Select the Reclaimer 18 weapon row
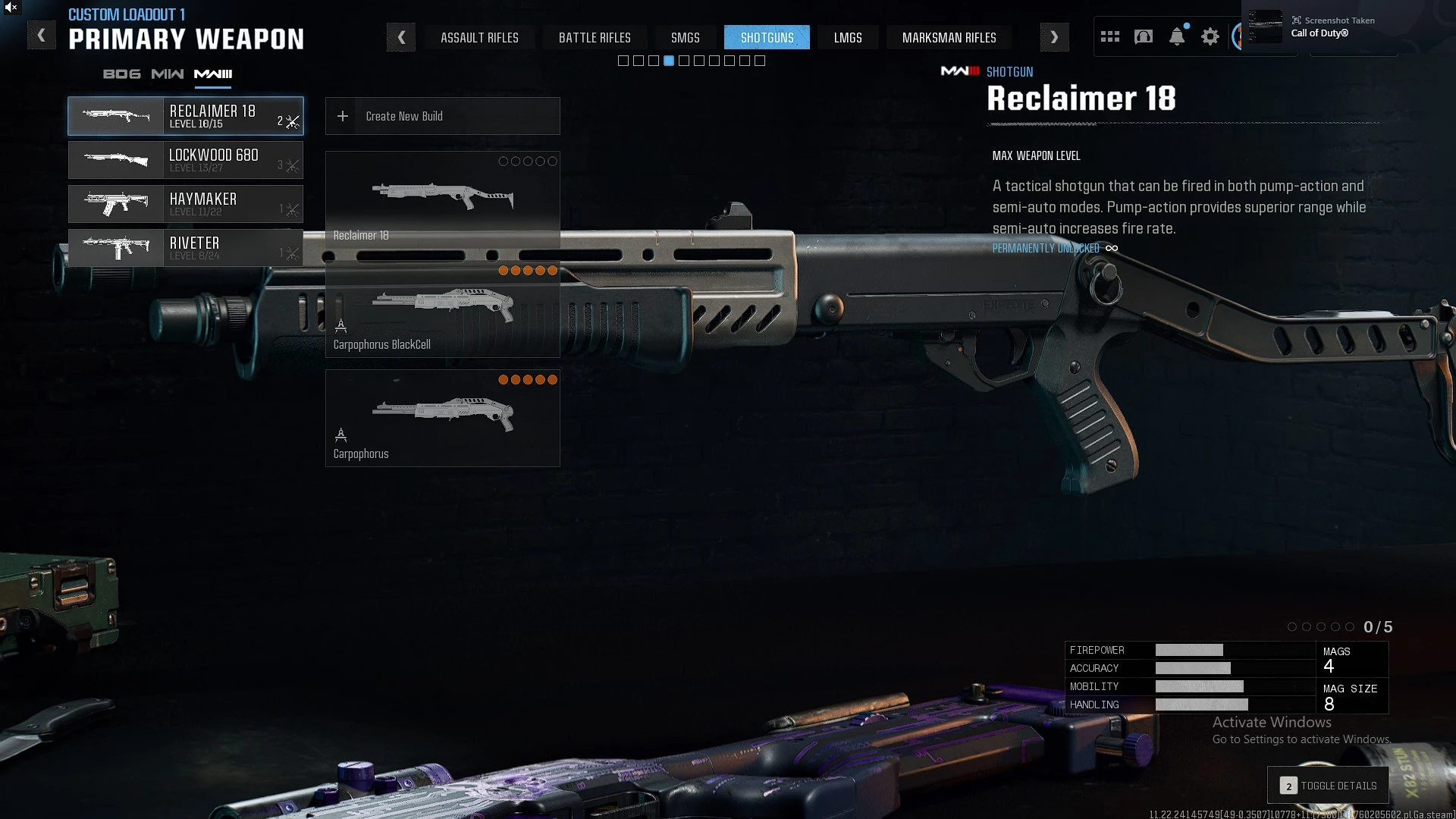Screen dimensions: 1456x819 pos(186,116)
